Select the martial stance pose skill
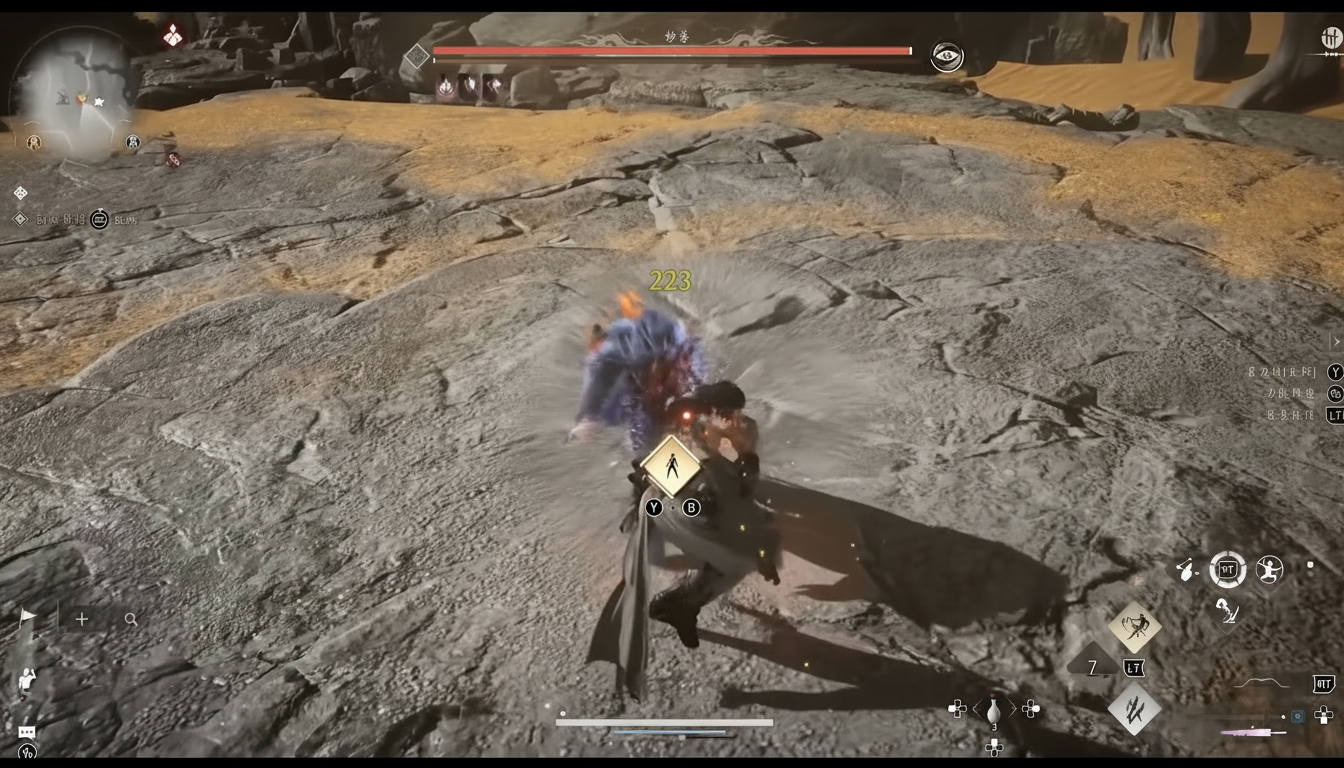 [x=1268, y=571]
